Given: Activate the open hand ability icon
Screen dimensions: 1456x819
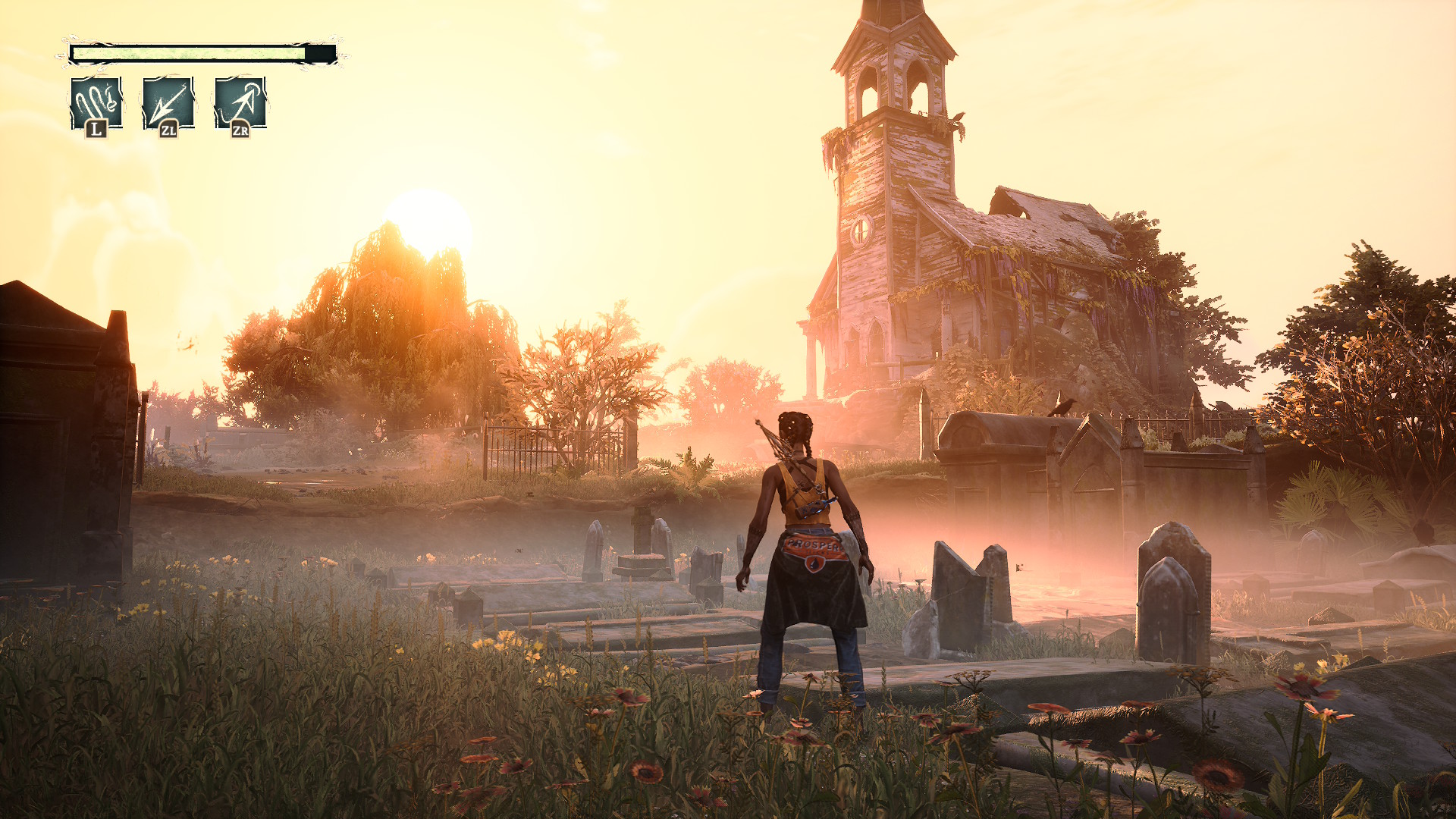Looking at the screenshot, I should click(x=96, y=103).
